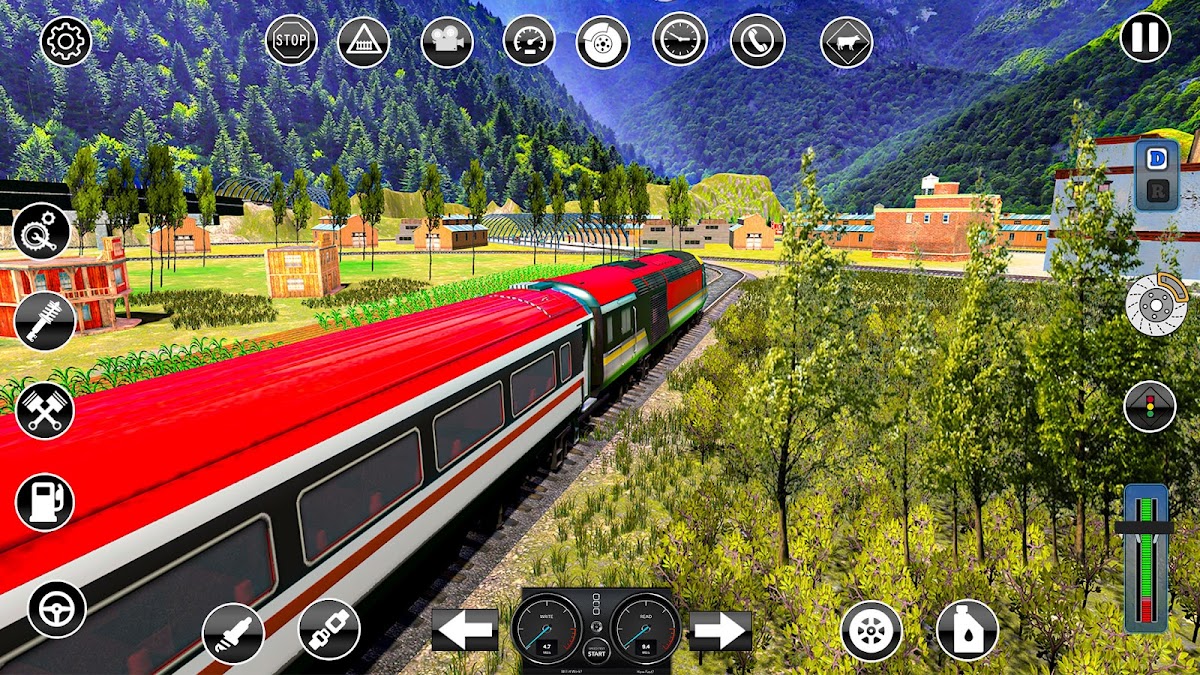Open the gear settings menu
The image size is (1200, 675).
pyautogui.click(x=66, y=41)
